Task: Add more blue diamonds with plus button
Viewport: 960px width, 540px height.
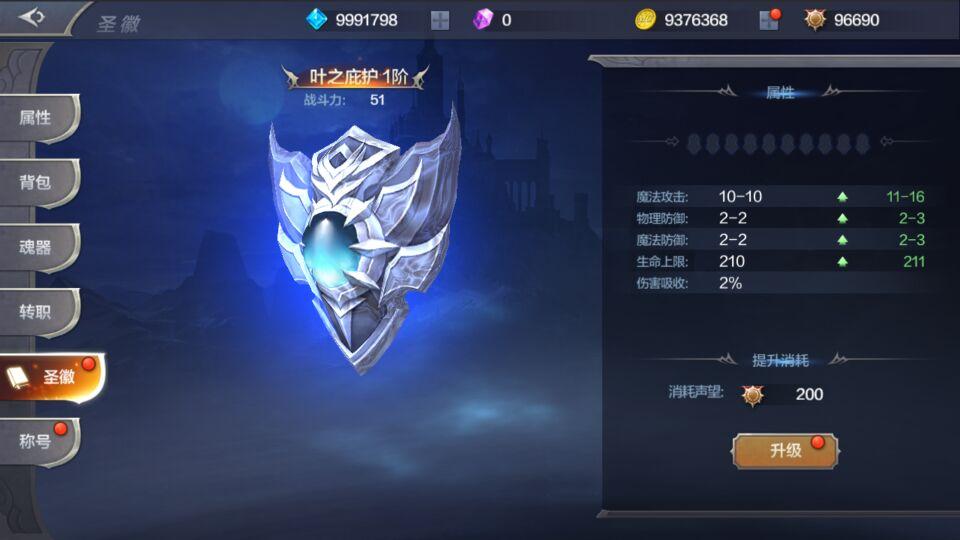Action: pyautogui.click(x=440, y=20)
